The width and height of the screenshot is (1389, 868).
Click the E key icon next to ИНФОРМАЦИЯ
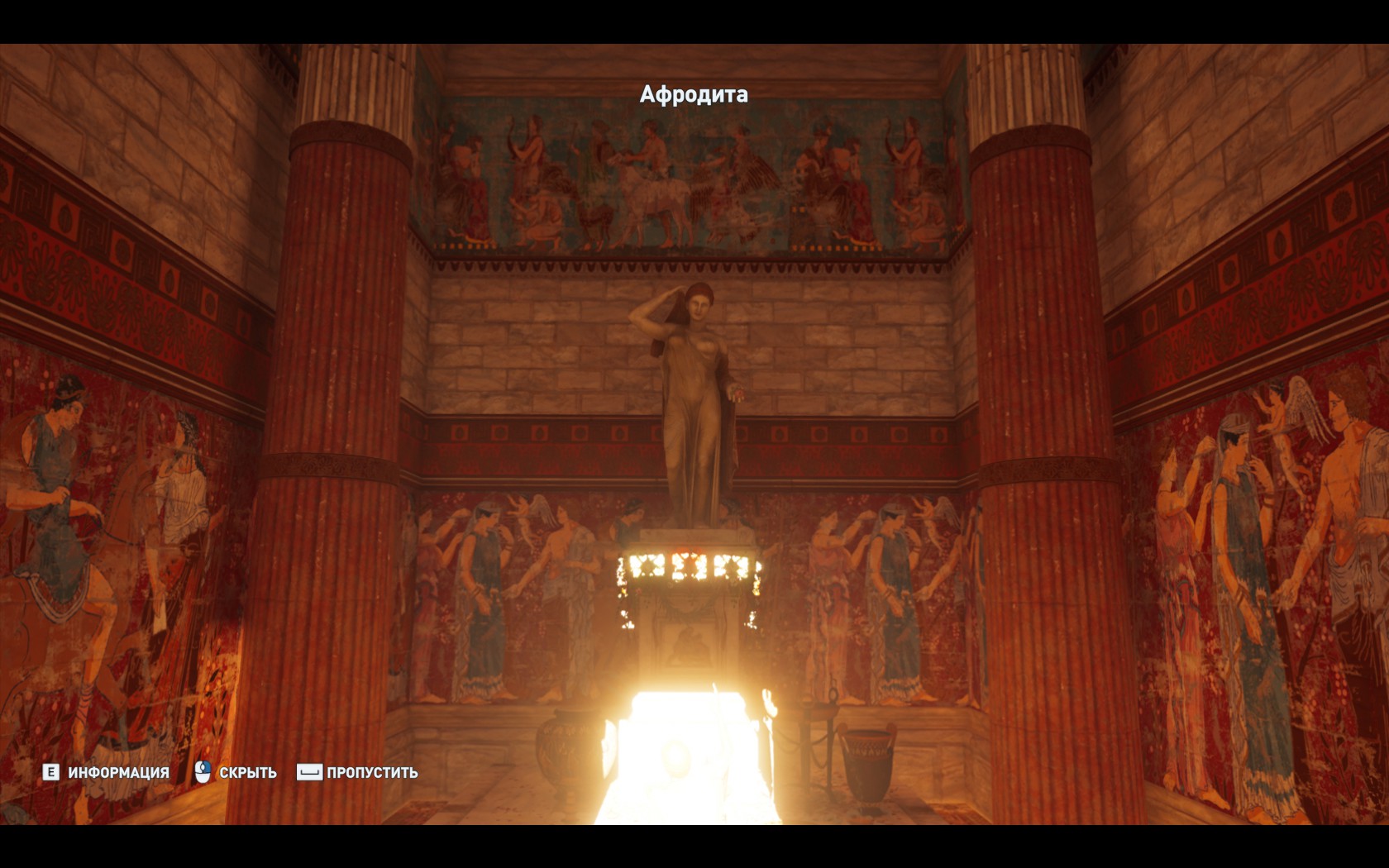pyautogui.click(x=51, y=773)
